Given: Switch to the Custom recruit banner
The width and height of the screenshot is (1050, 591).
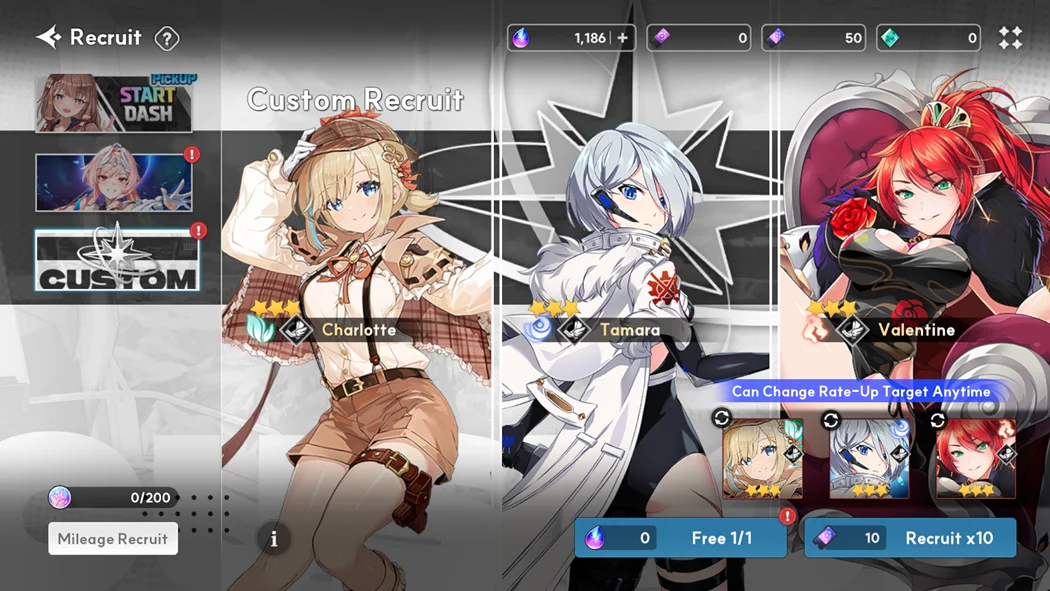Looking at the screenshot, I should pyautogui.click(x=117, y=261).
